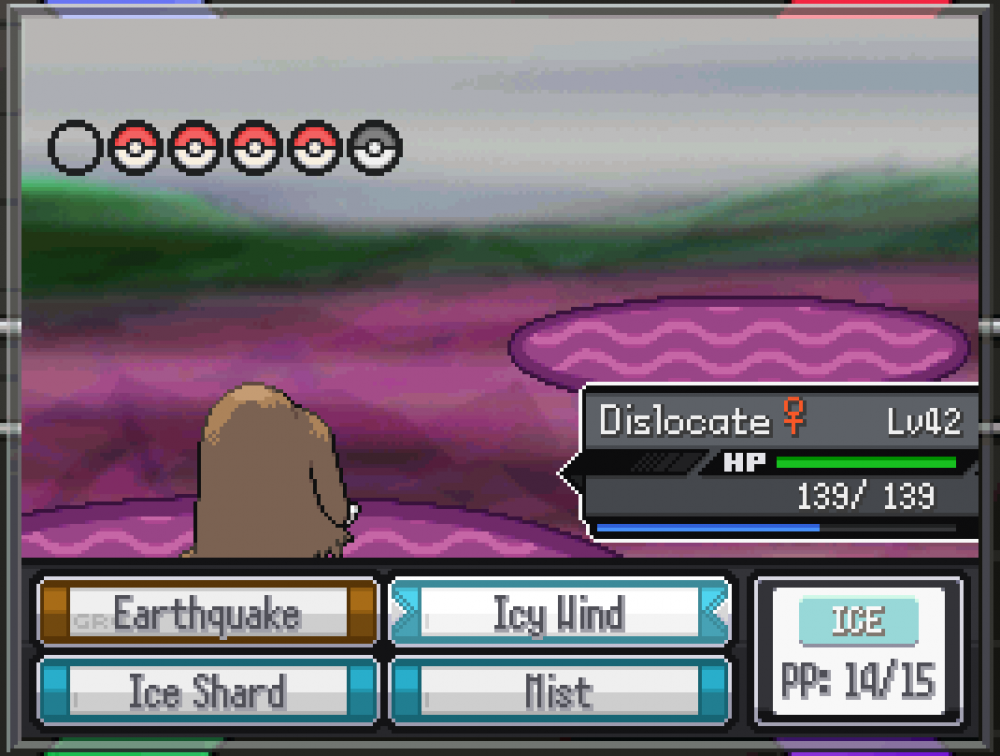This screenshot has height=756, width=1000.
Task: Pick the Mist move
Action: click(x=559, y=691)
